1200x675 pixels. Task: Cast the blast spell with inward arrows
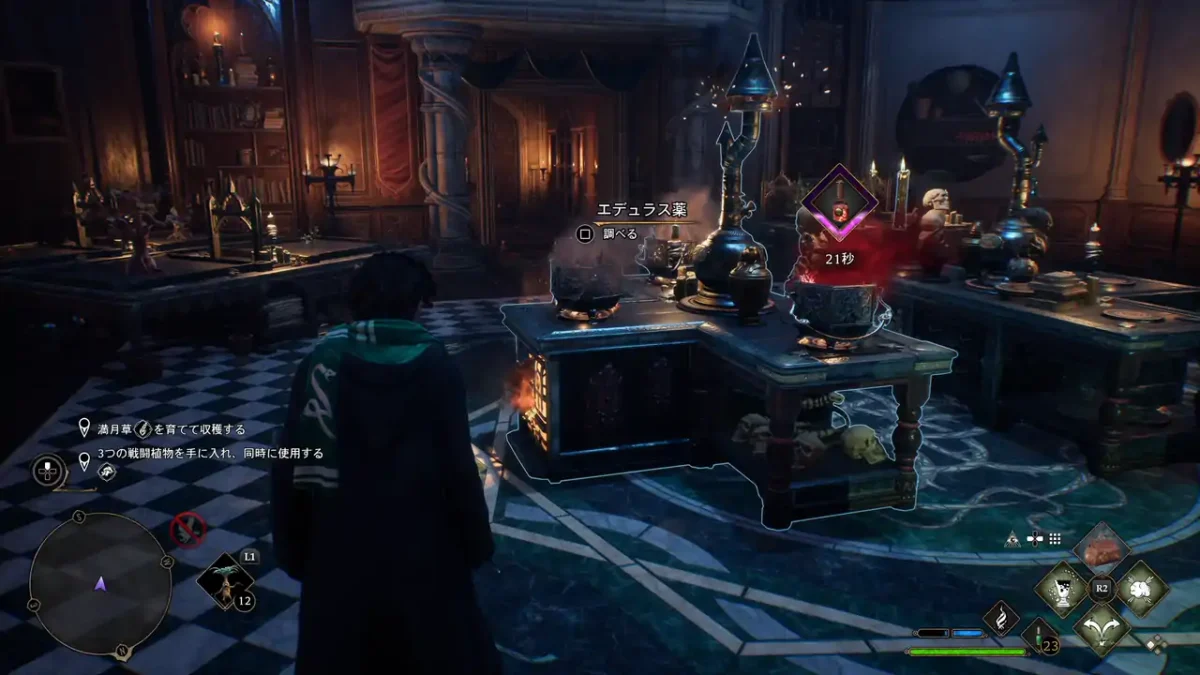(x=1141, y=588)
